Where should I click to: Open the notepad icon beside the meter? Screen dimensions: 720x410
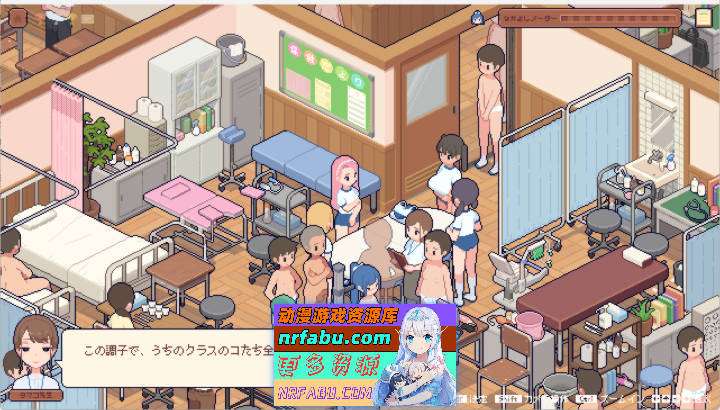click(703, 18)
